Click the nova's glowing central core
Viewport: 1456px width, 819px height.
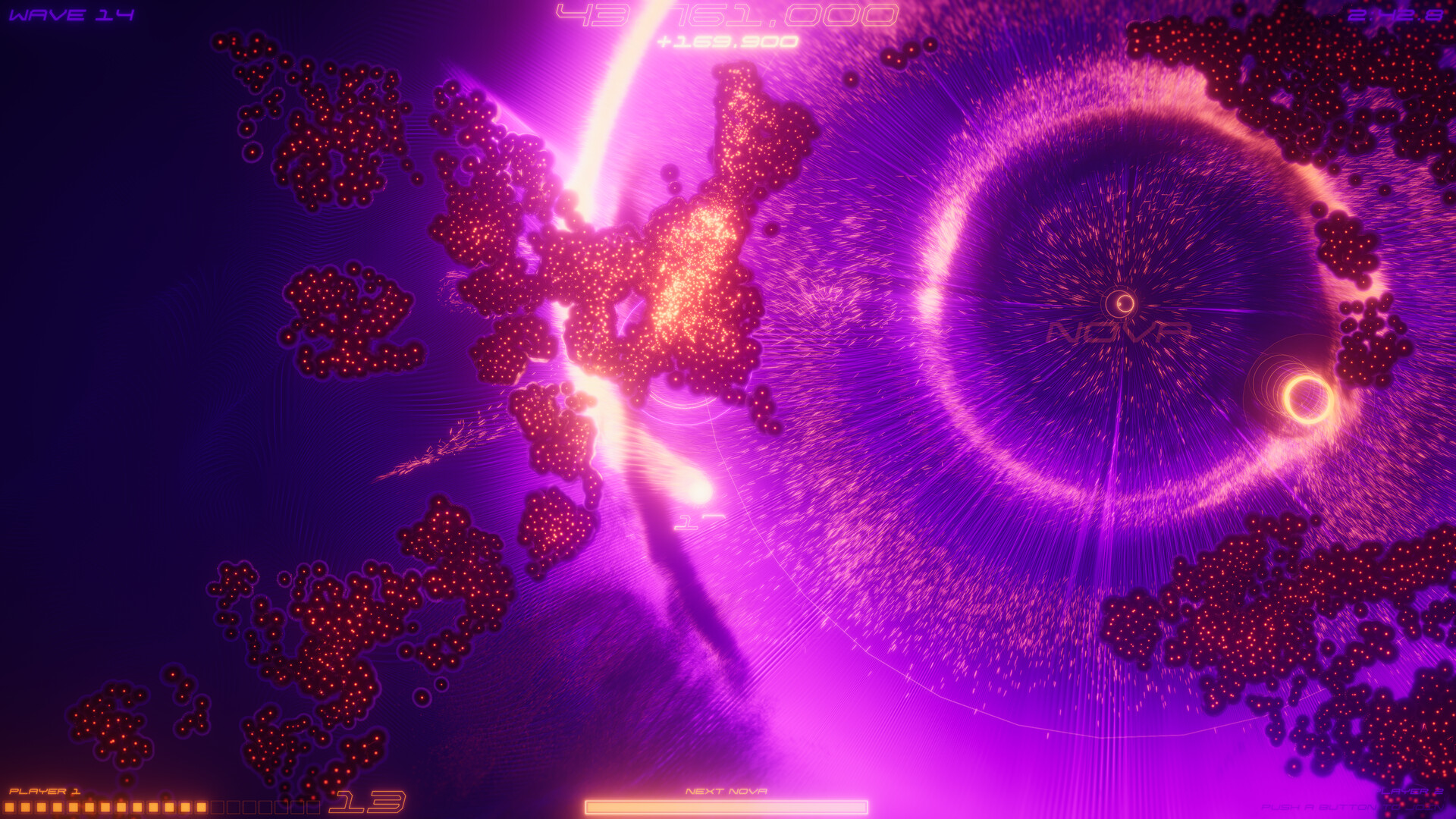[x=1120, y=303]
